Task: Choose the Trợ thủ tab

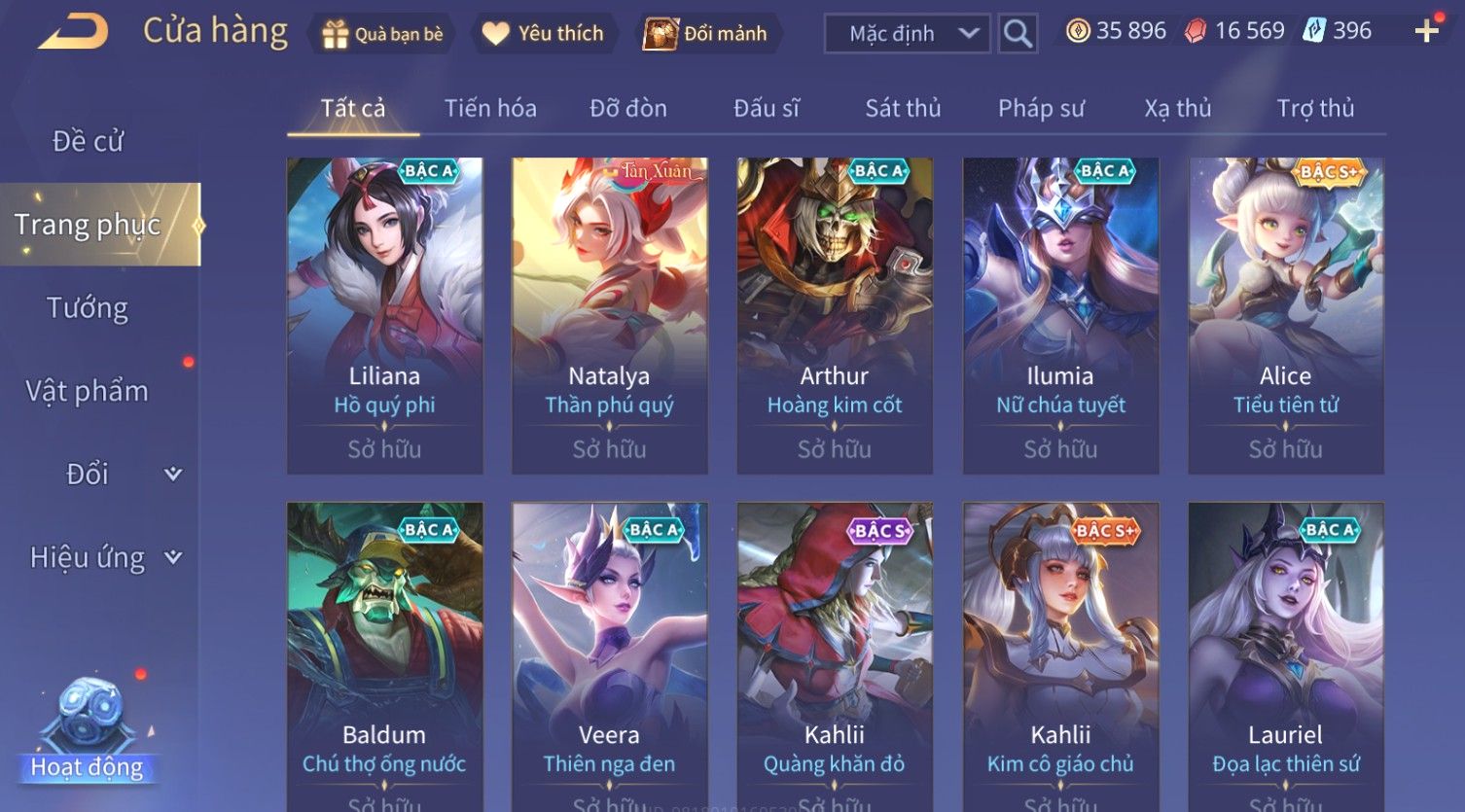Action: (1315, 108)
